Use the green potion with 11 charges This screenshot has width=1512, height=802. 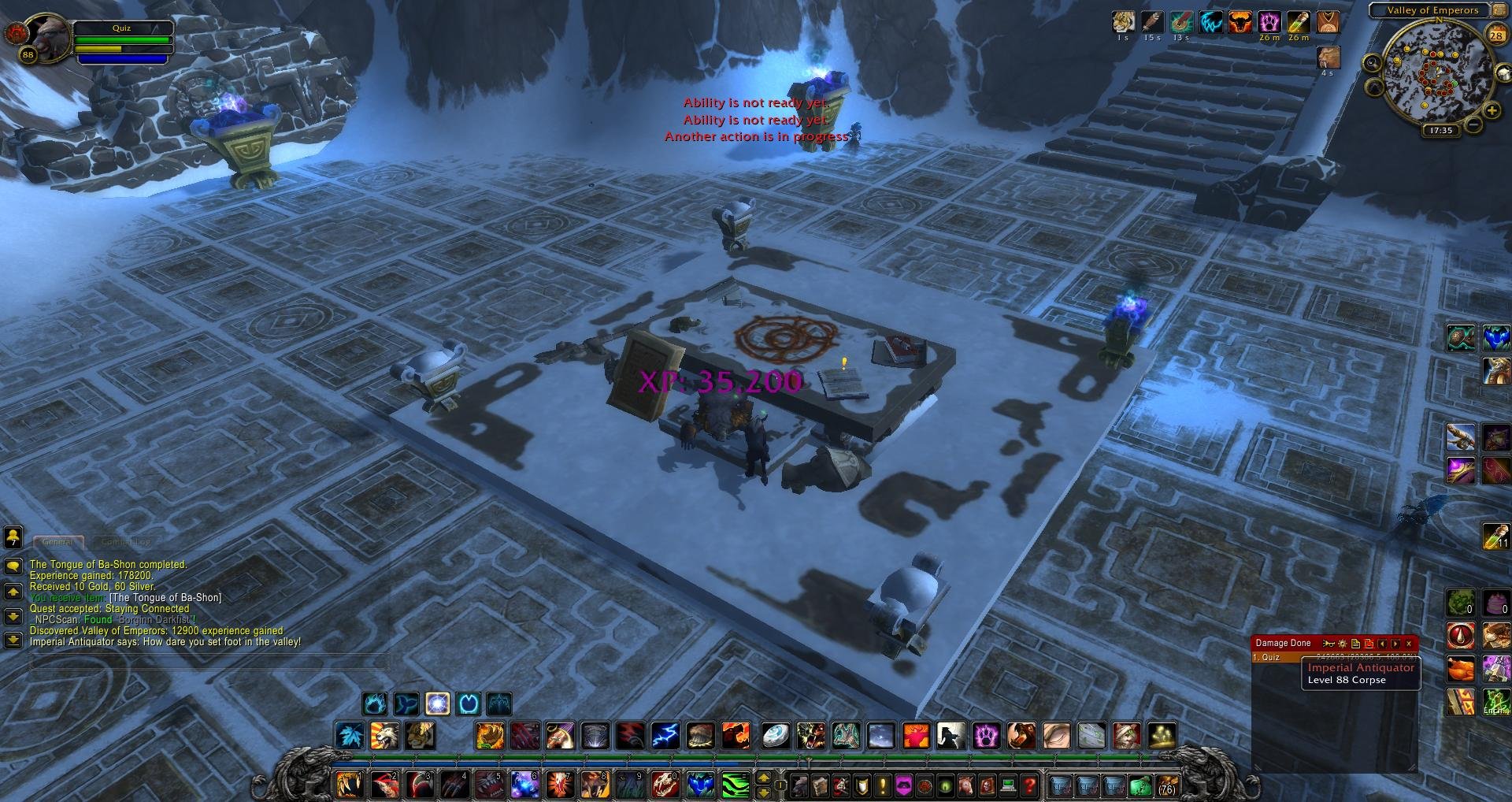click(x=1495, y=536)
